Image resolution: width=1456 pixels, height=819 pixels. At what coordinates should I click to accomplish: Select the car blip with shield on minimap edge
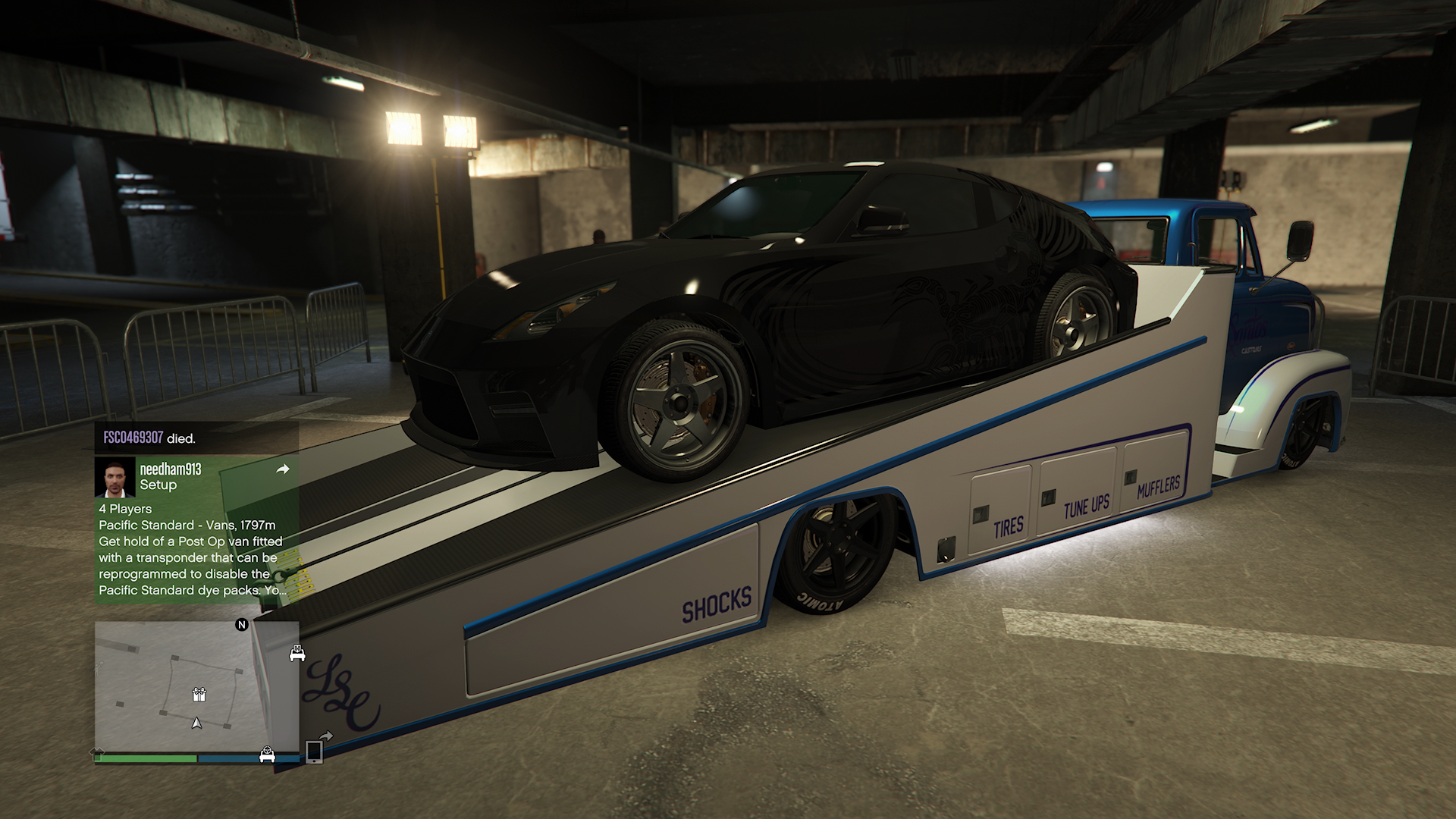pos(297,653)
